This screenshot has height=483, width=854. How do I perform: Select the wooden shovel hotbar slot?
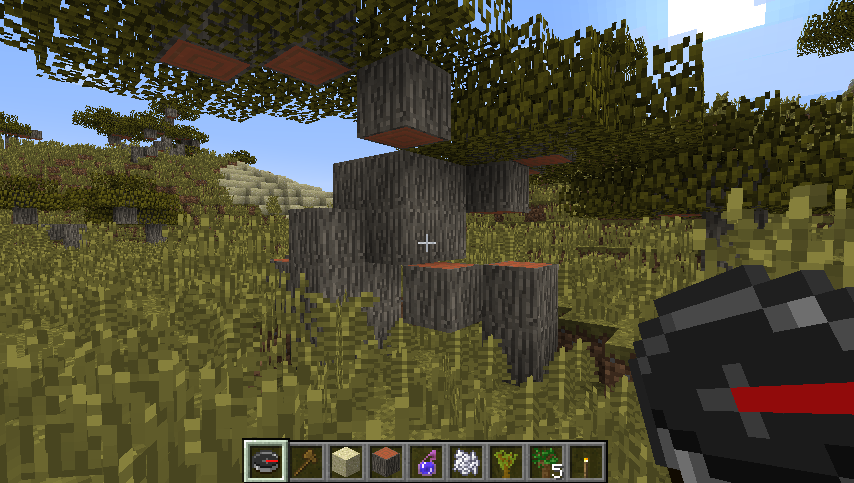(307, 461)
